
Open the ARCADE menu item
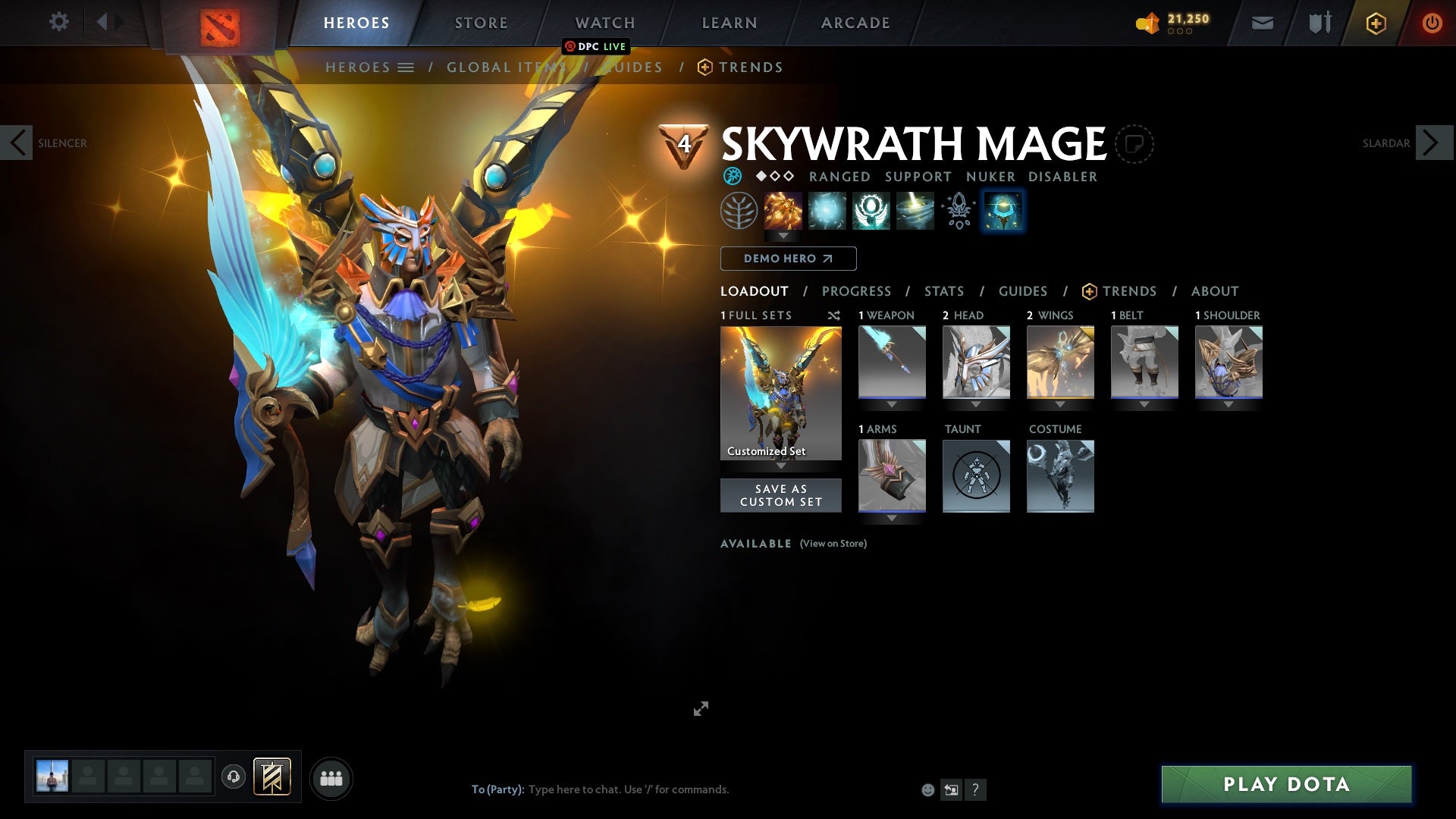tap(855, 23)
